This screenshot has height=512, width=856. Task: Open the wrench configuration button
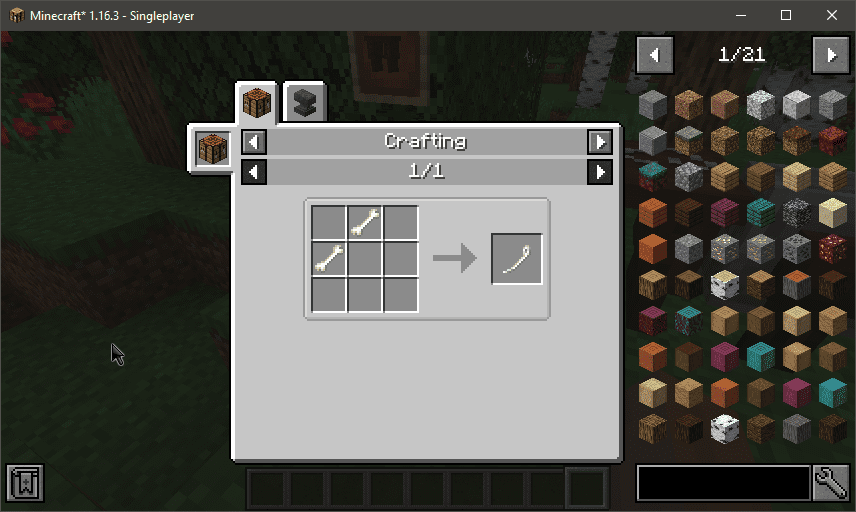(831, 483)
